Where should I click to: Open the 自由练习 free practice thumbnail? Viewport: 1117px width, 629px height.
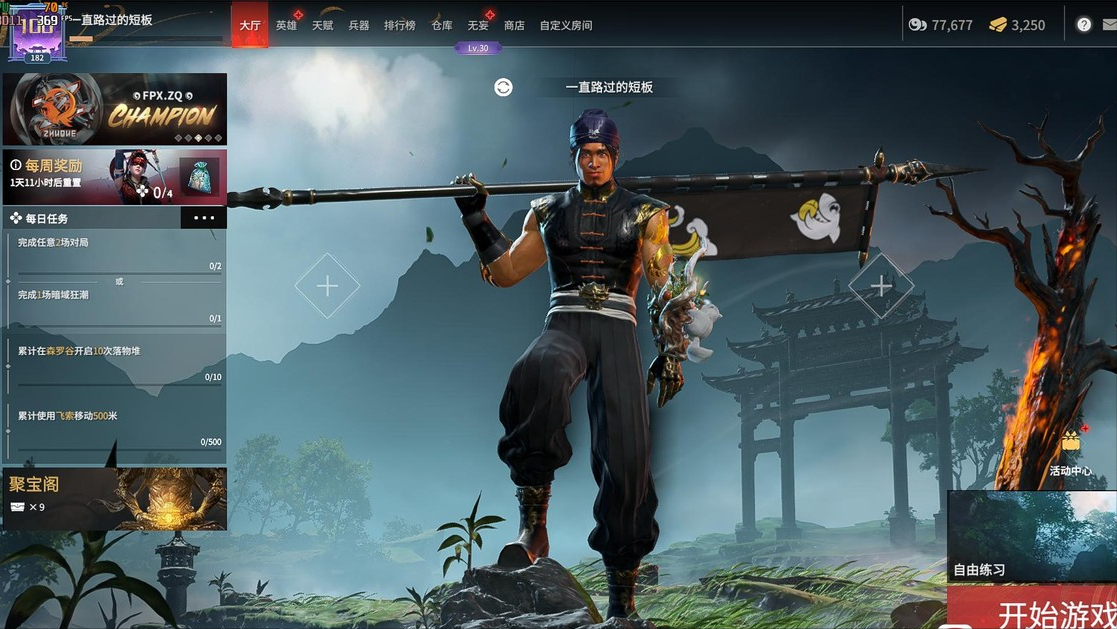[1032, 537]
